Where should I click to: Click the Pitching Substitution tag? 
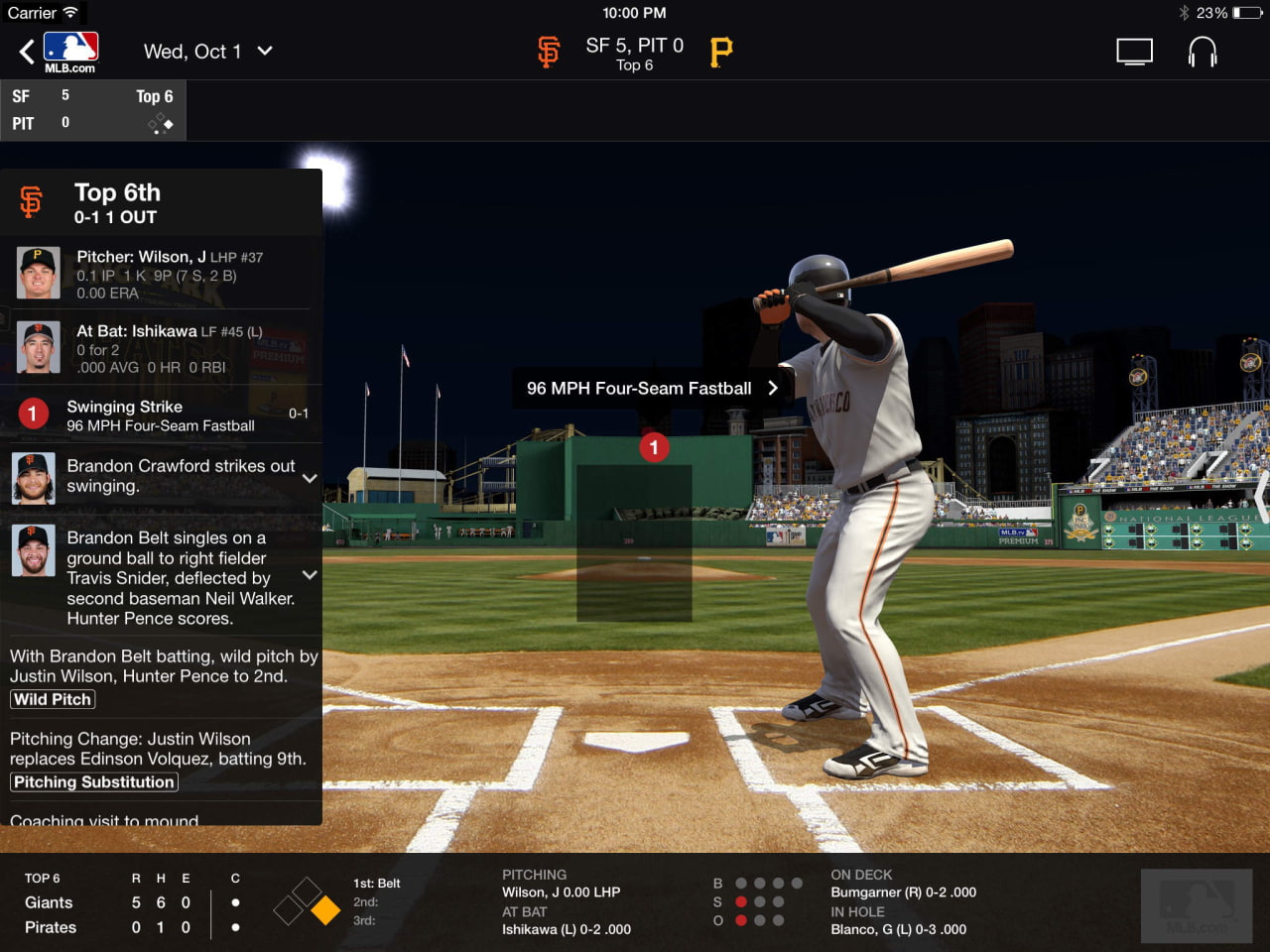[x=93, y=781]
